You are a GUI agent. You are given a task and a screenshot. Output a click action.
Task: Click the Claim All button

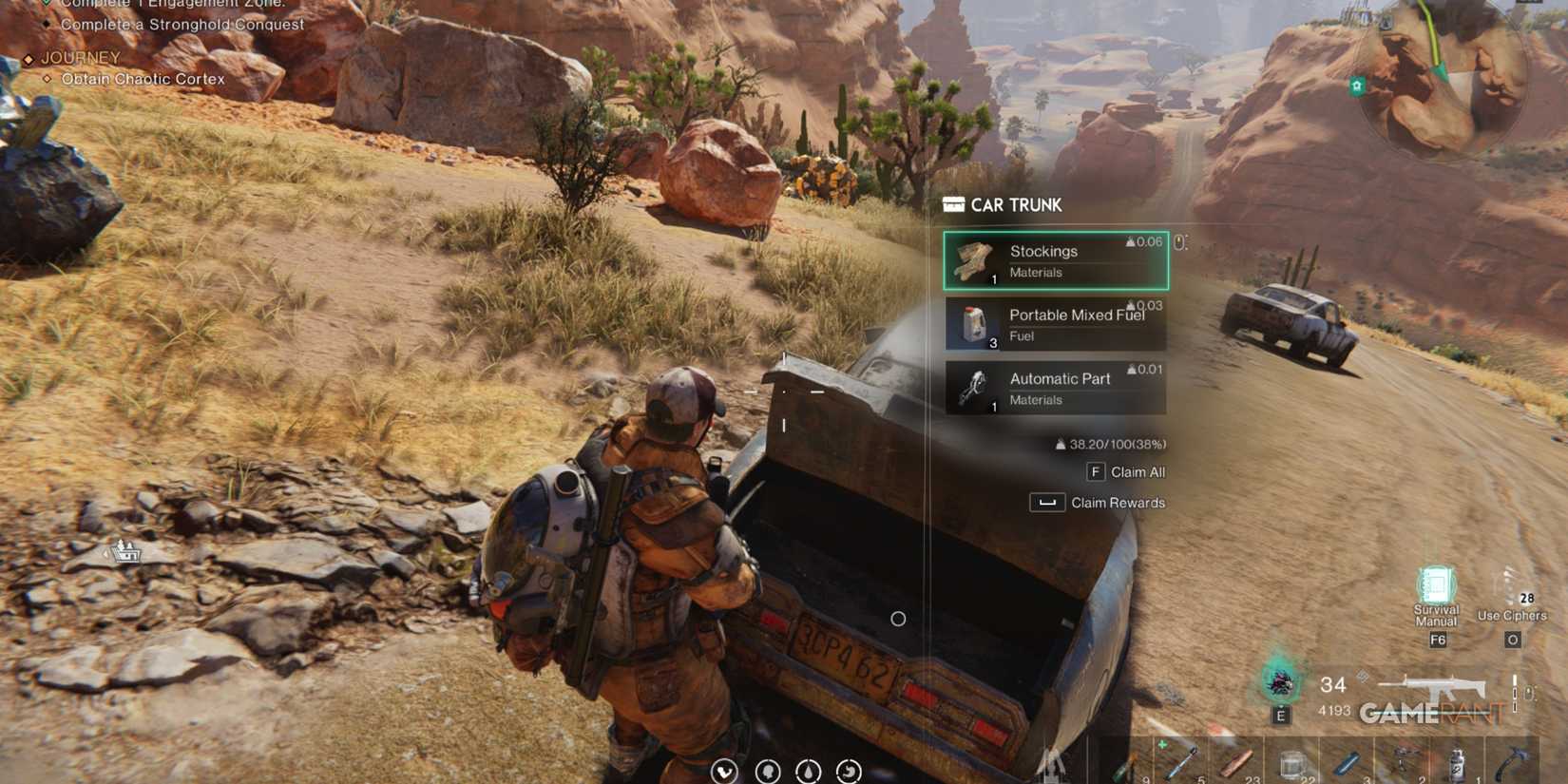tap(1125, 471)
